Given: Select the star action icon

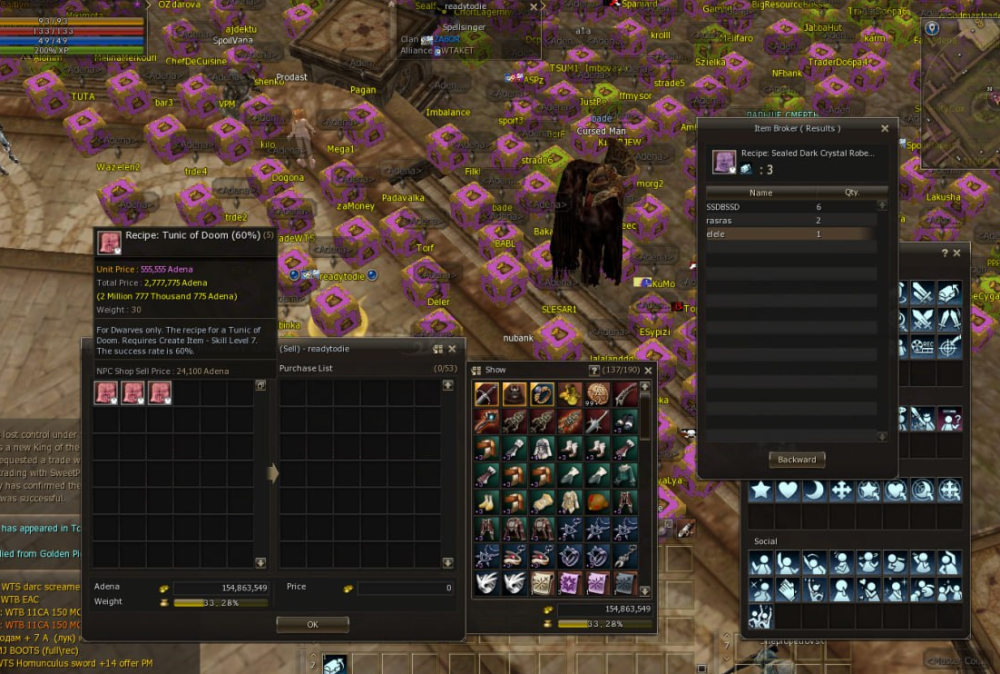Looking at the screenshot, I should point(762,490).
